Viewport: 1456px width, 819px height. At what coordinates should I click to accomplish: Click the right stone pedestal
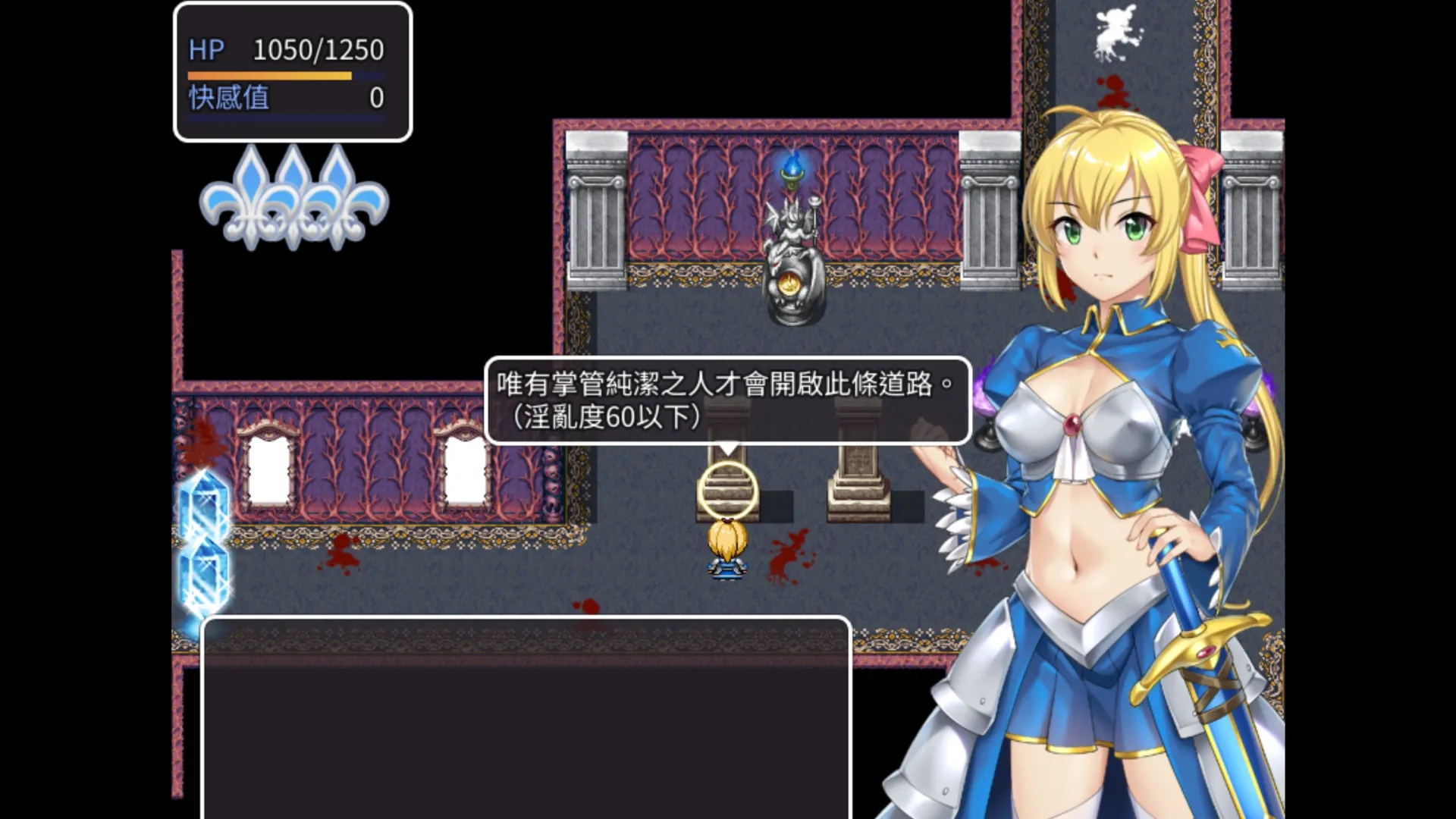pyautogui.click(x=857, y=485)
